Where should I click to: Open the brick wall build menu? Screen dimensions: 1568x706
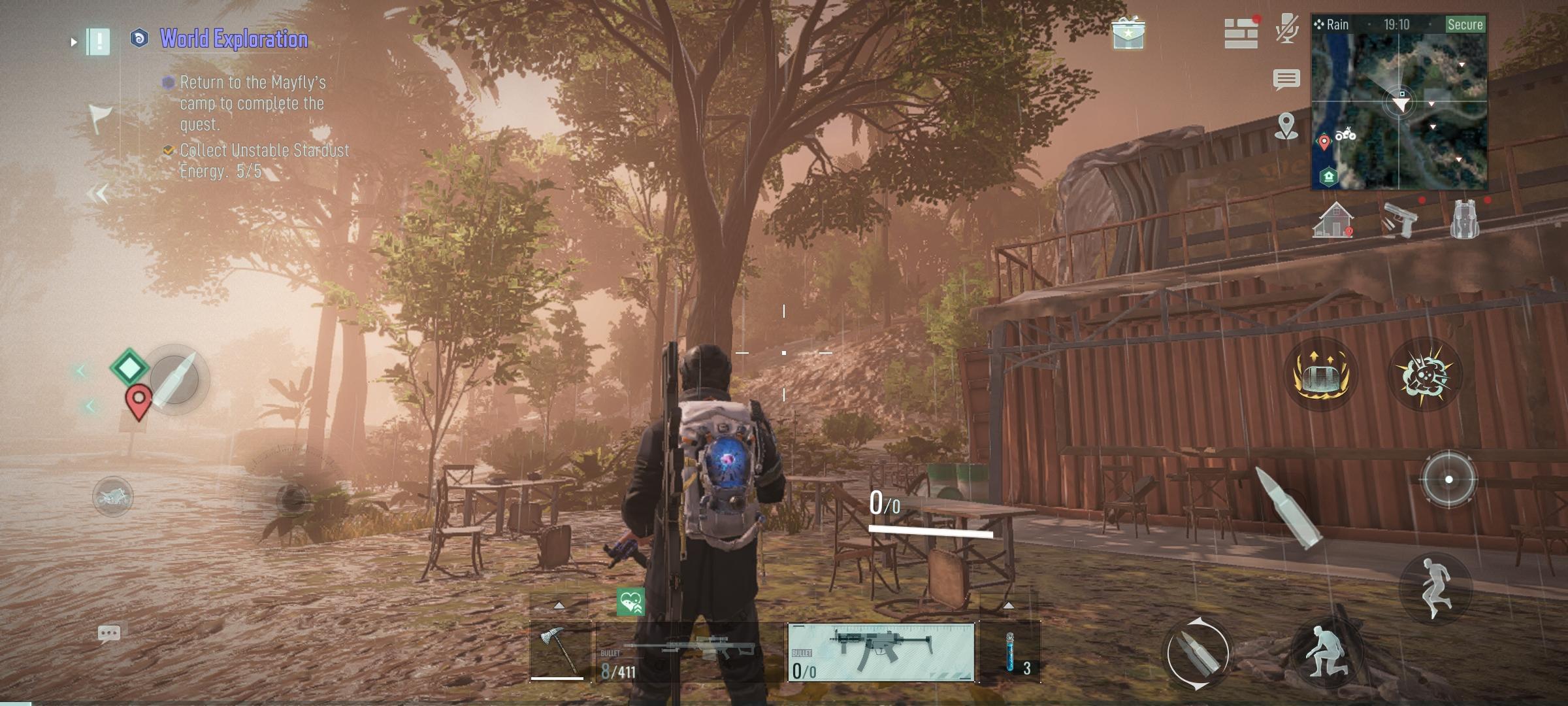point(1240,33)
